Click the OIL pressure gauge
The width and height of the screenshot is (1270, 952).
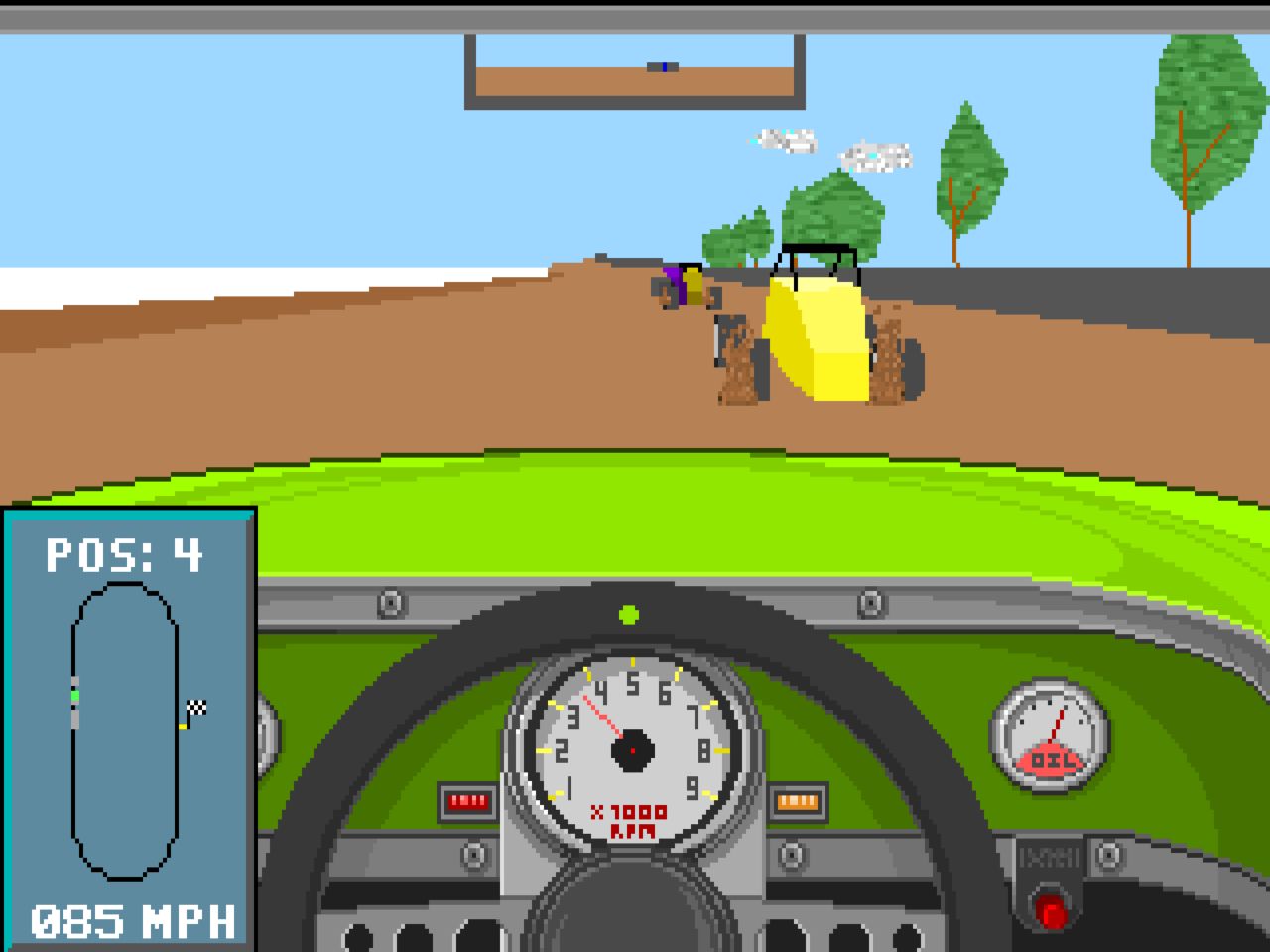(1050, 736)
